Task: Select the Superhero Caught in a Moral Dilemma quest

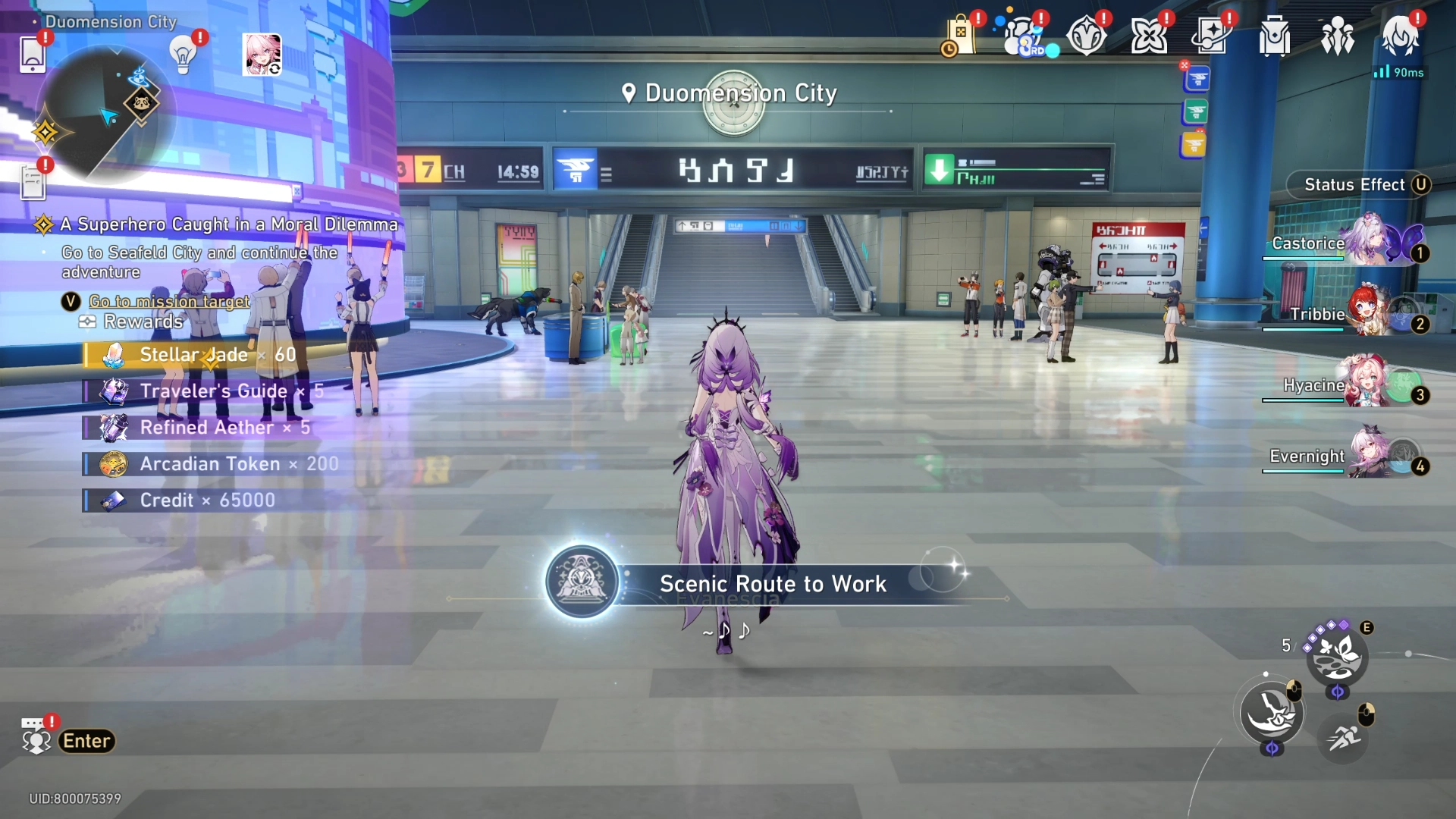Action: click(227, 224)
